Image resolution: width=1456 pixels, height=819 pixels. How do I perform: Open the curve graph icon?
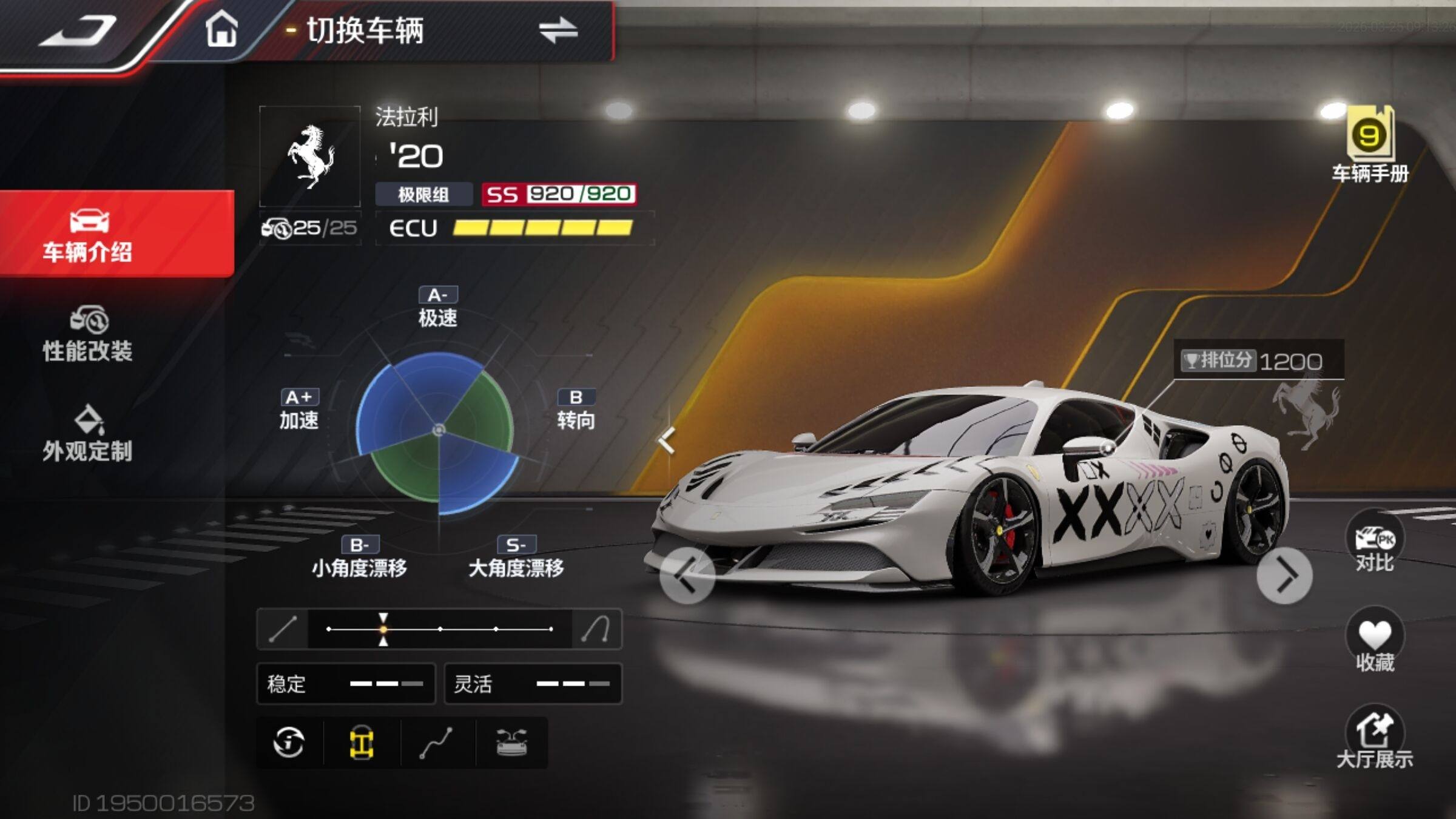[436, 743]
